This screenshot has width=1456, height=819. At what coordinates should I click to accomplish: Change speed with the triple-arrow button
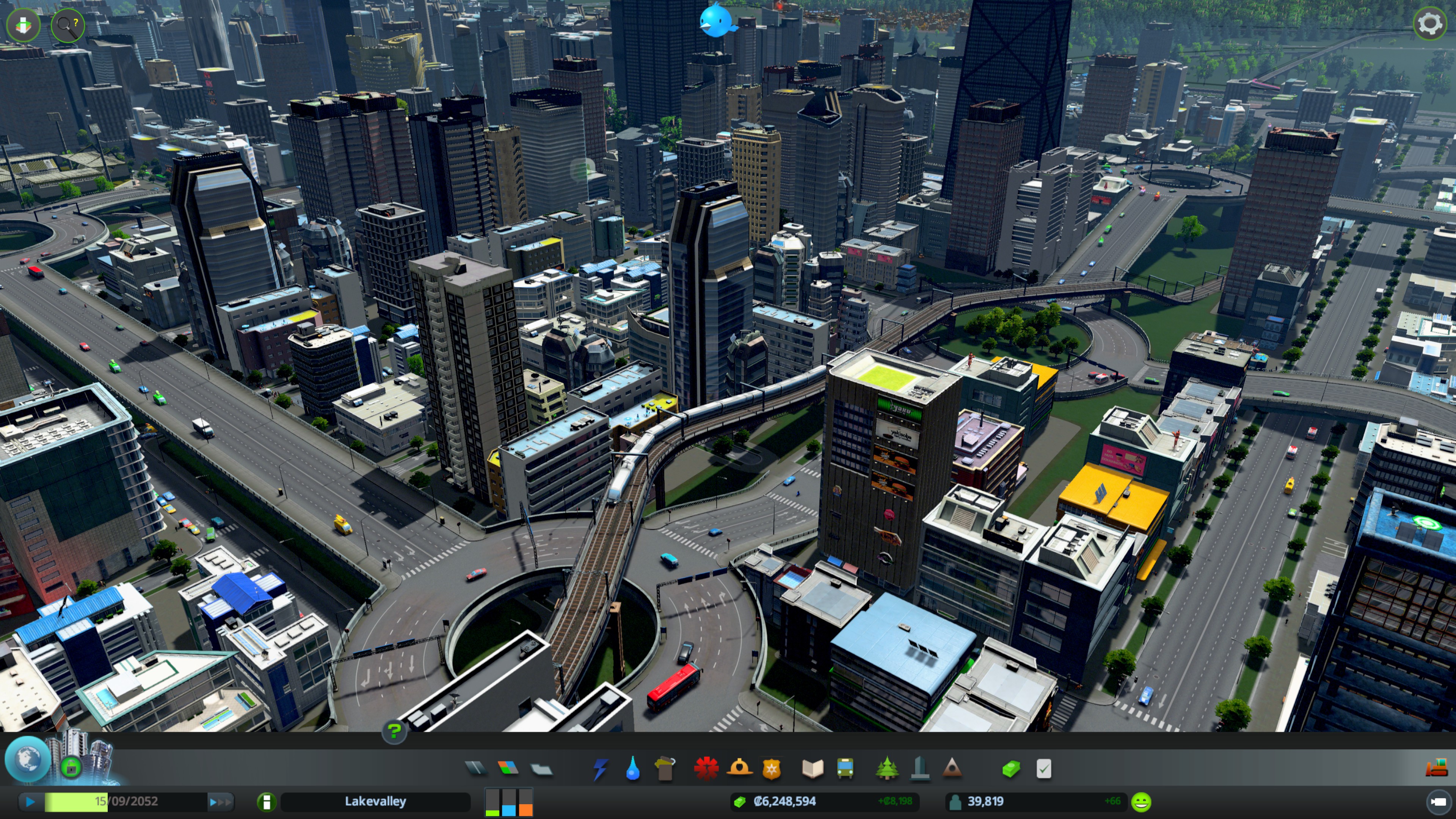click(x=220, y=801)
